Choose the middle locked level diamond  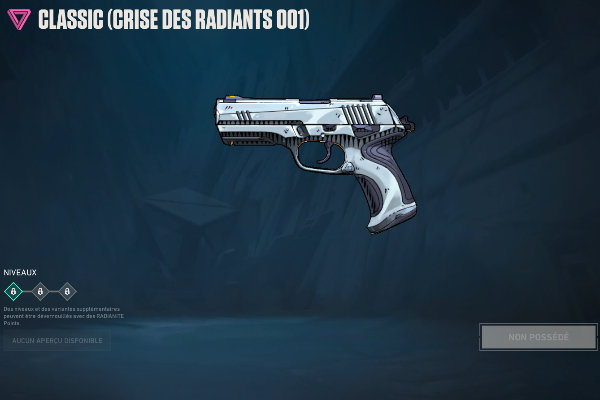coord(40,292)
